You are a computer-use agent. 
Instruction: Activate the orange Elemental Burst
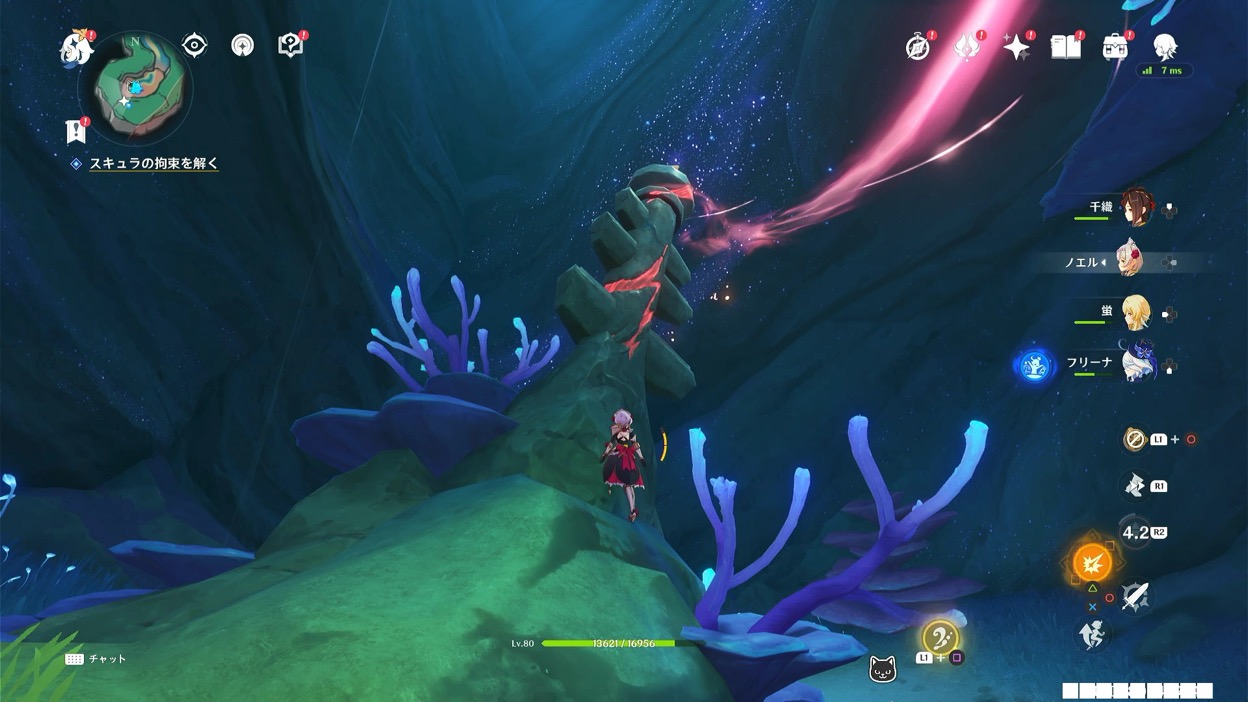[1092, 563]
